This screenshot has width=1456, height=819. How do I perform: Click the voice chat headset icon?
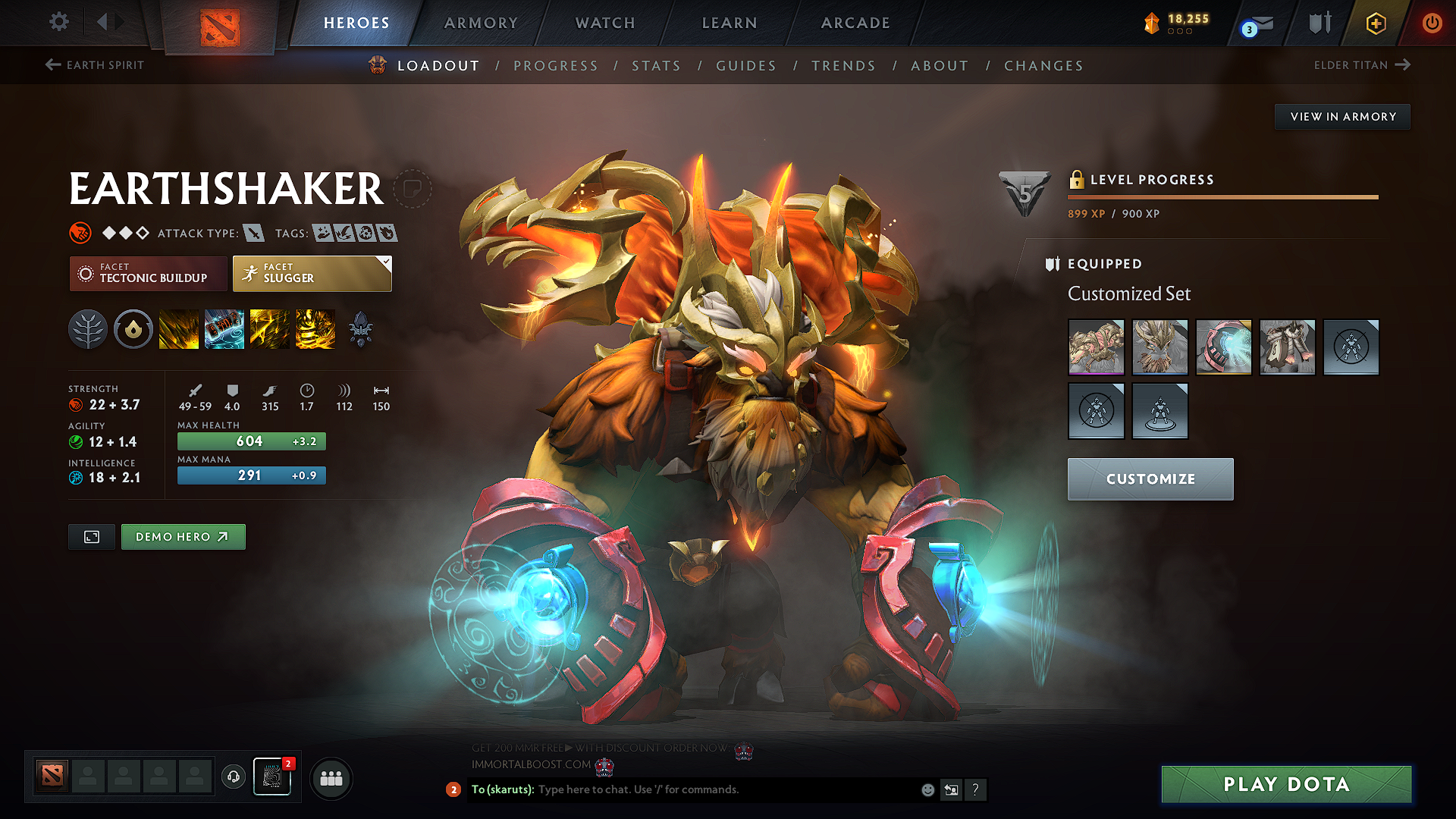tap(233, 778)
